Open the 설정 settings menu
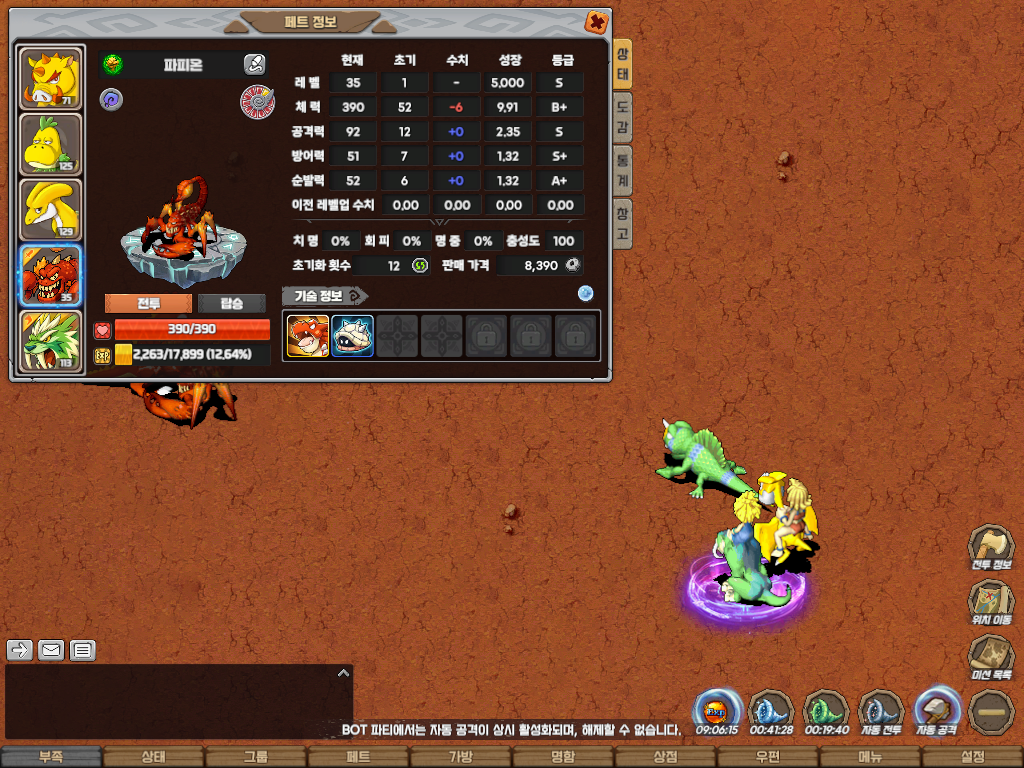 972,757
